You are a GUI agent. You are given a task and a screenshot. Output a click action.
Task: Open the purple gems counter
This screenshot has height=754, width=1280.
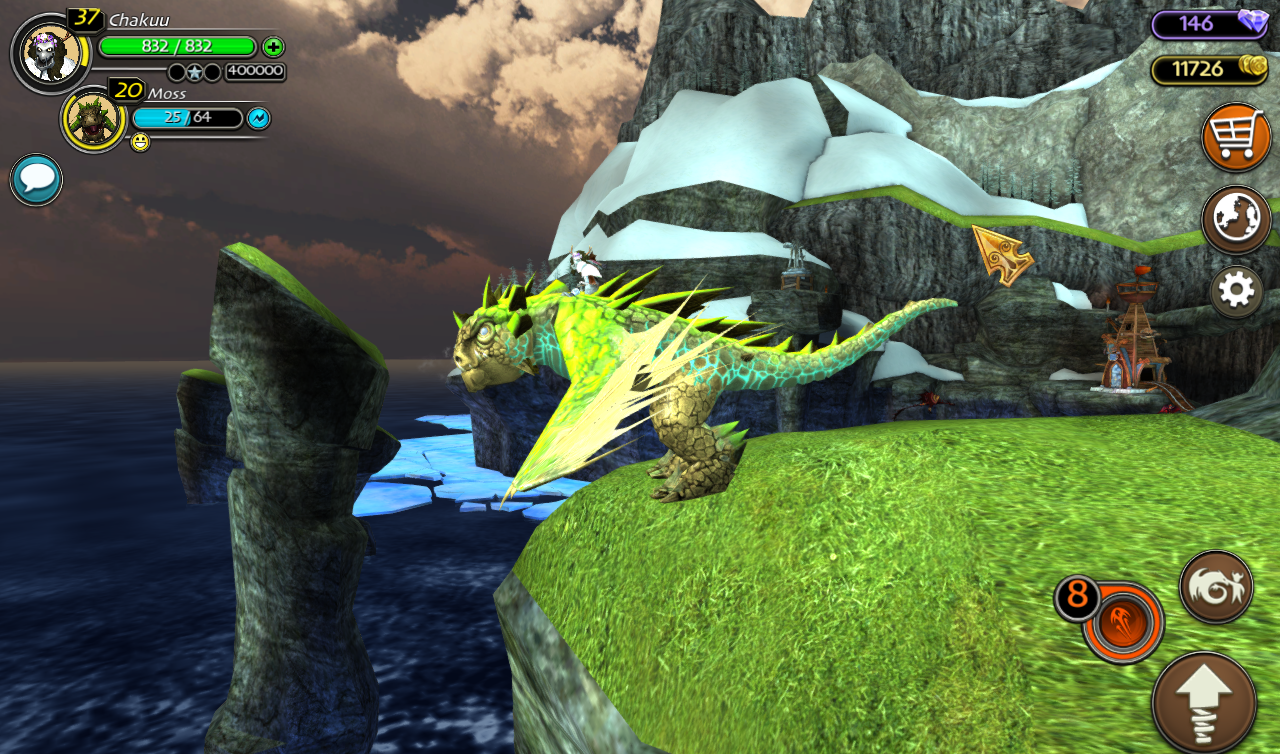(1210, 24)
